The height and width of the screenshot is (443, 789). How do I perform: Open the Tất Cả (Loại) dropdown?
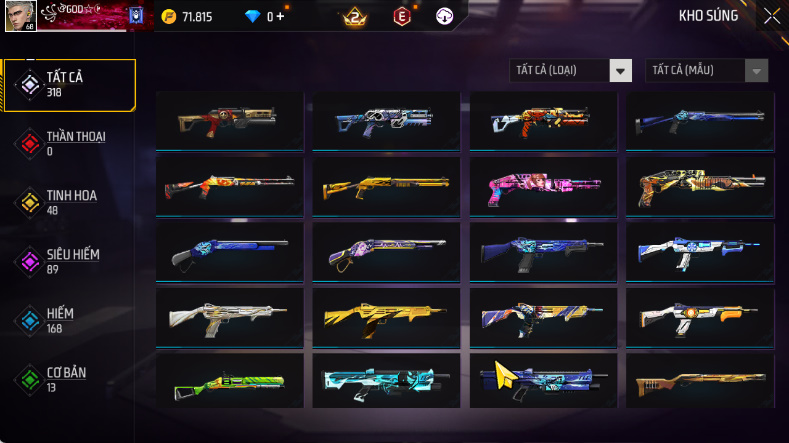(571, 70)
